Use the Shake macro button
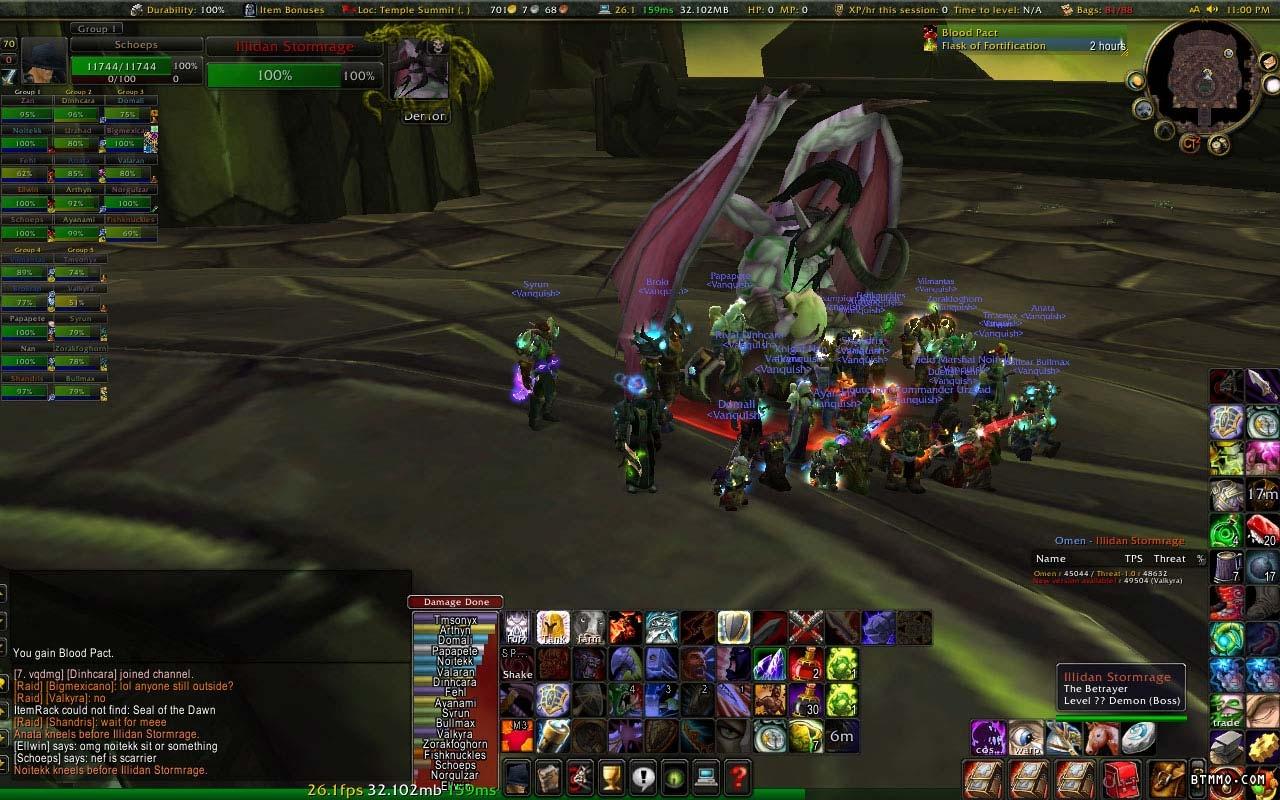This screenshot has height=800, width=1280. click(x=517, y=664)
